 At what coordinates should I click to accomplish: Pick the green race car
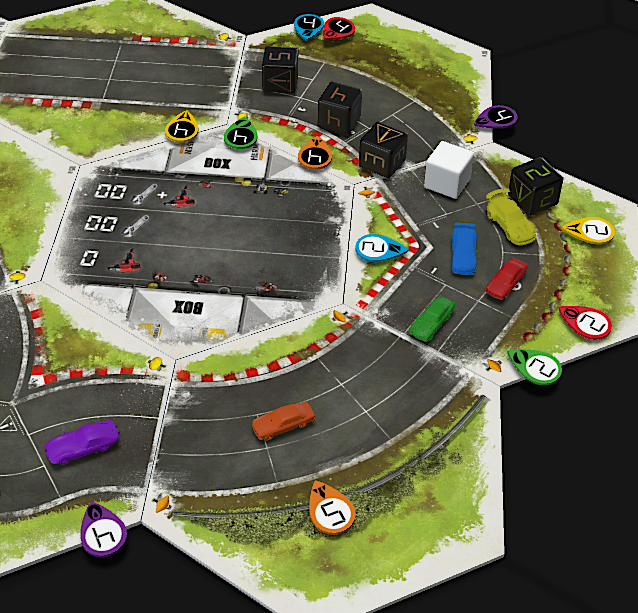point(431,317)
